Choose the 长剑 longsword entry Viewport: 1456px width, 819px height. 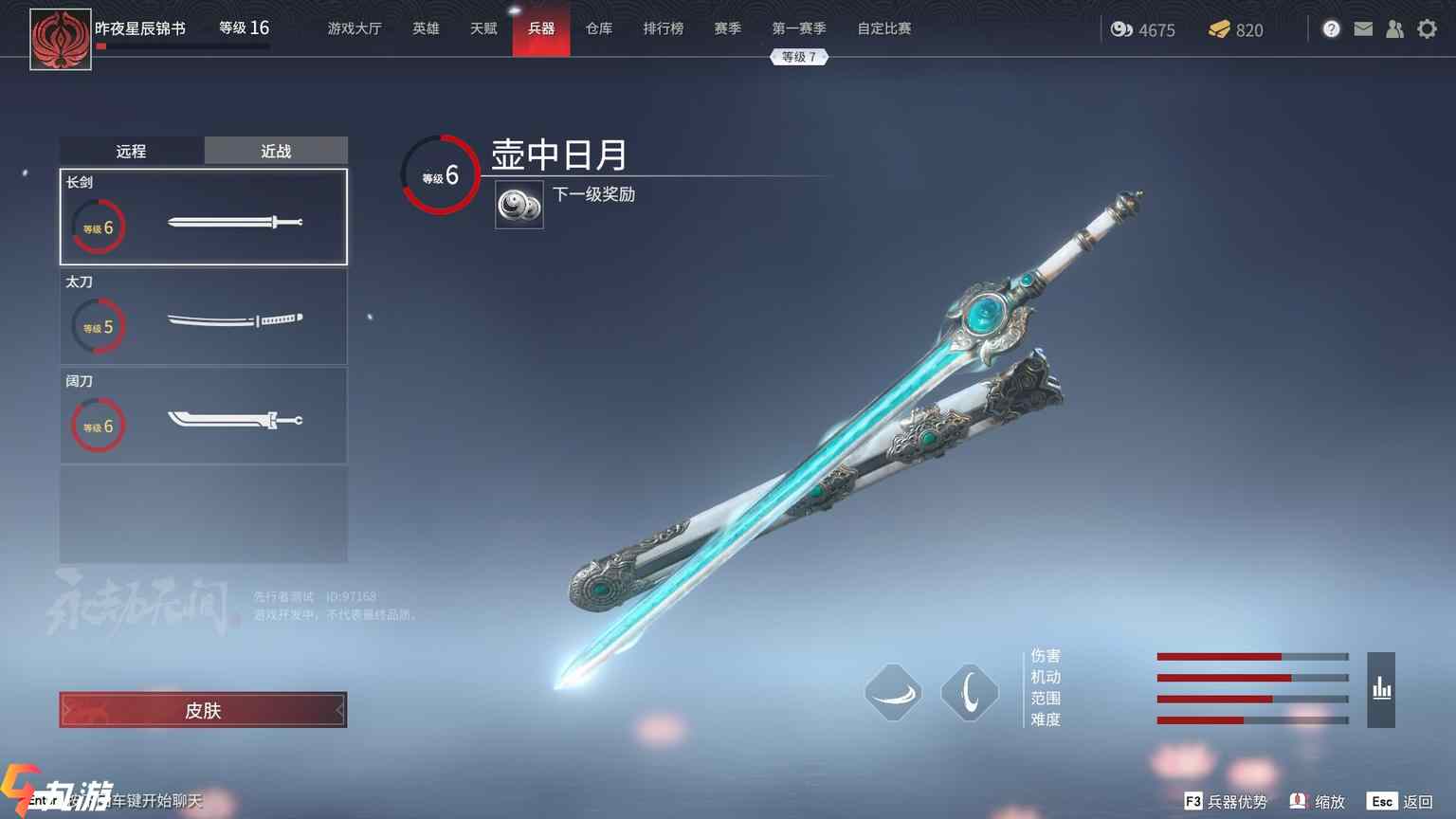(x=204, y=217)
